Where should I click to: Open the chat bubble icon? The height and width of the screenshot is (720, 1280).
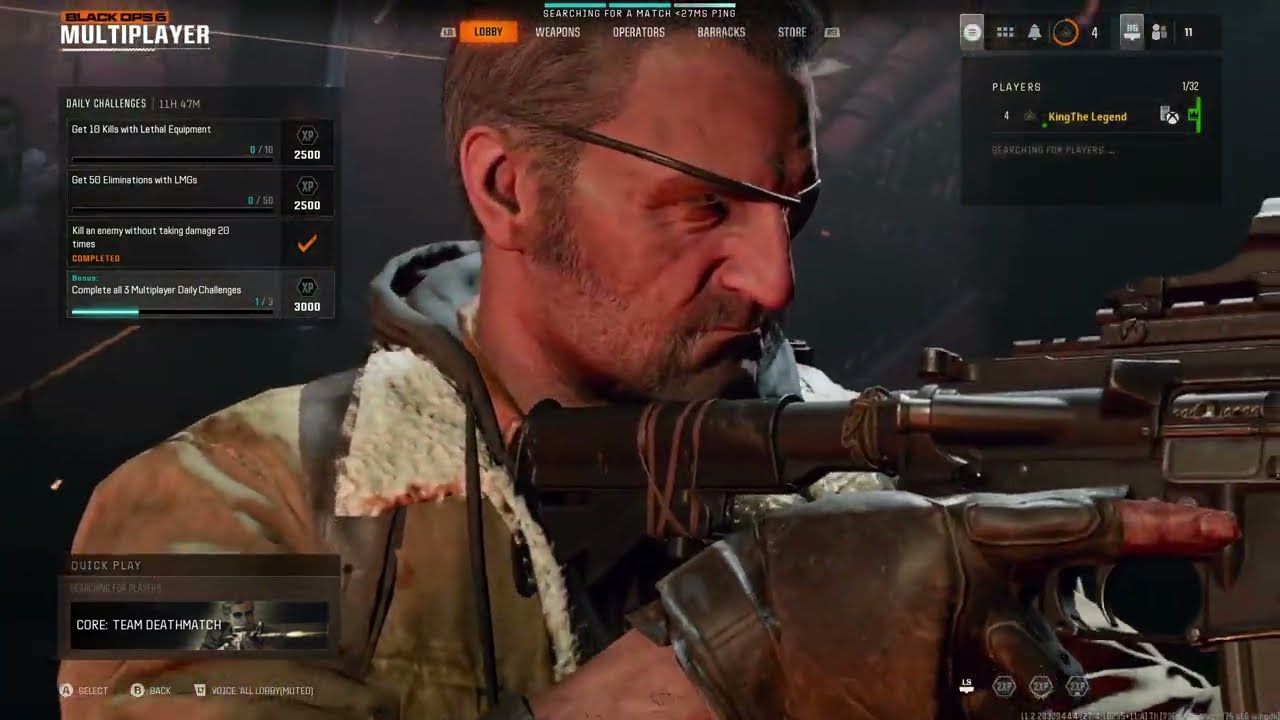tap(971, 31)
